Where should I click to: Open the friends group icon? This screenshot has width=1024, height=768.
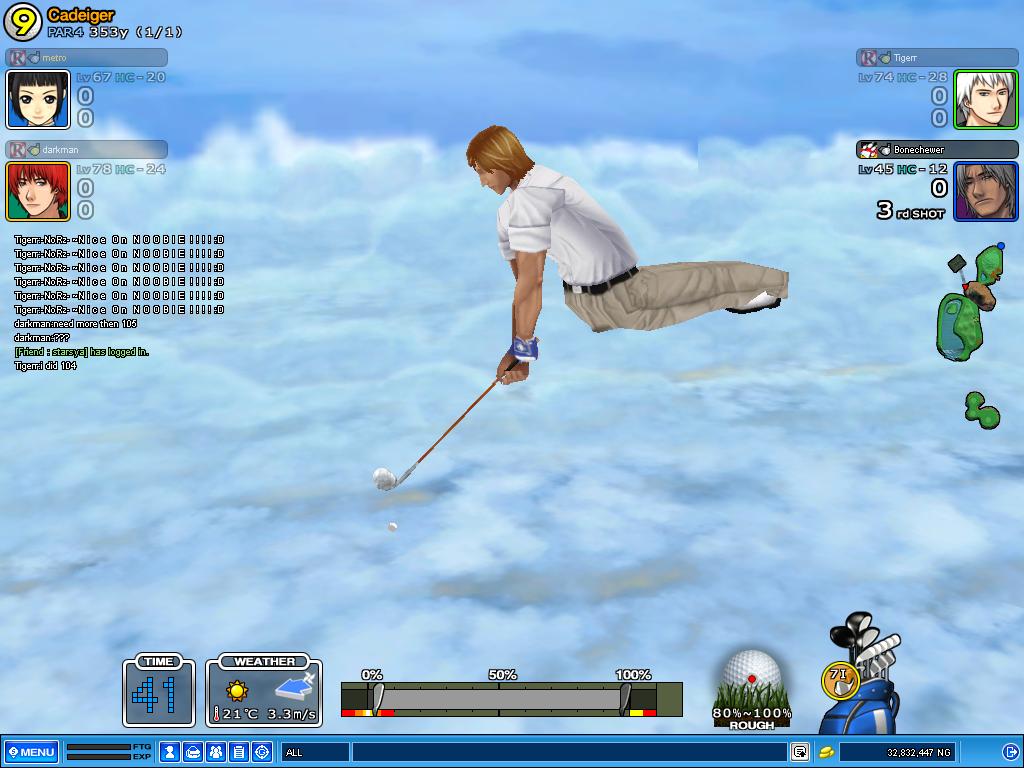pos(216,752)
